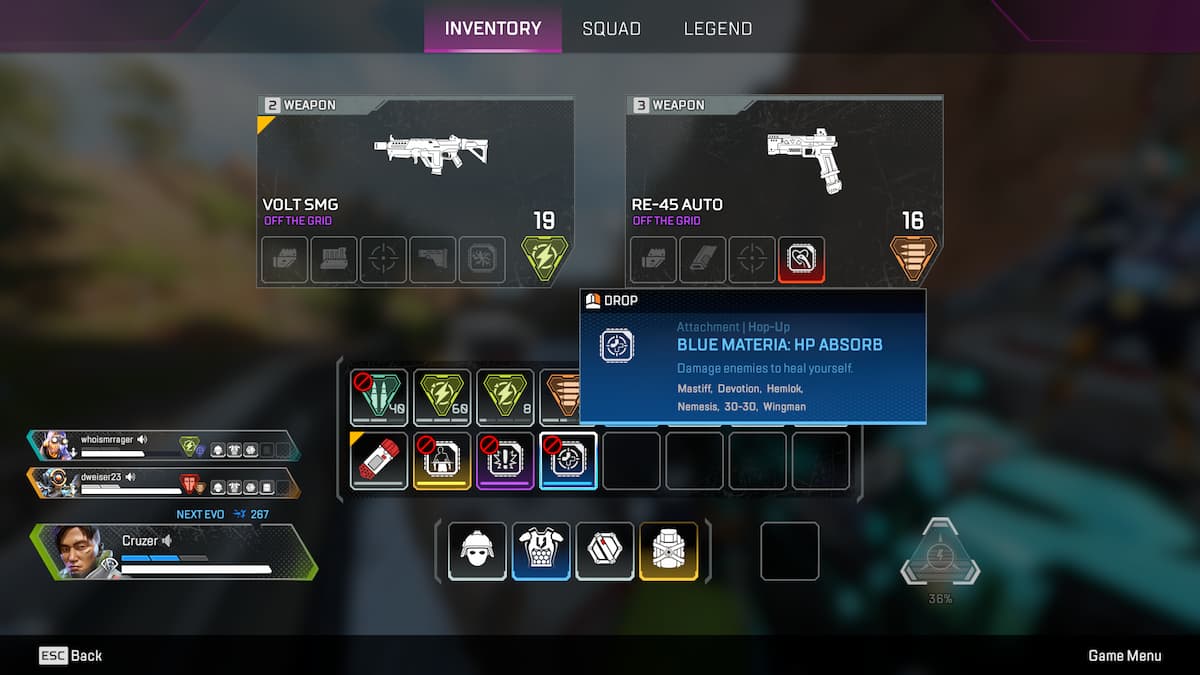Screen dimensions: 1200x675
Task: Open the Legend tab
Action: [x=717, y=29]
